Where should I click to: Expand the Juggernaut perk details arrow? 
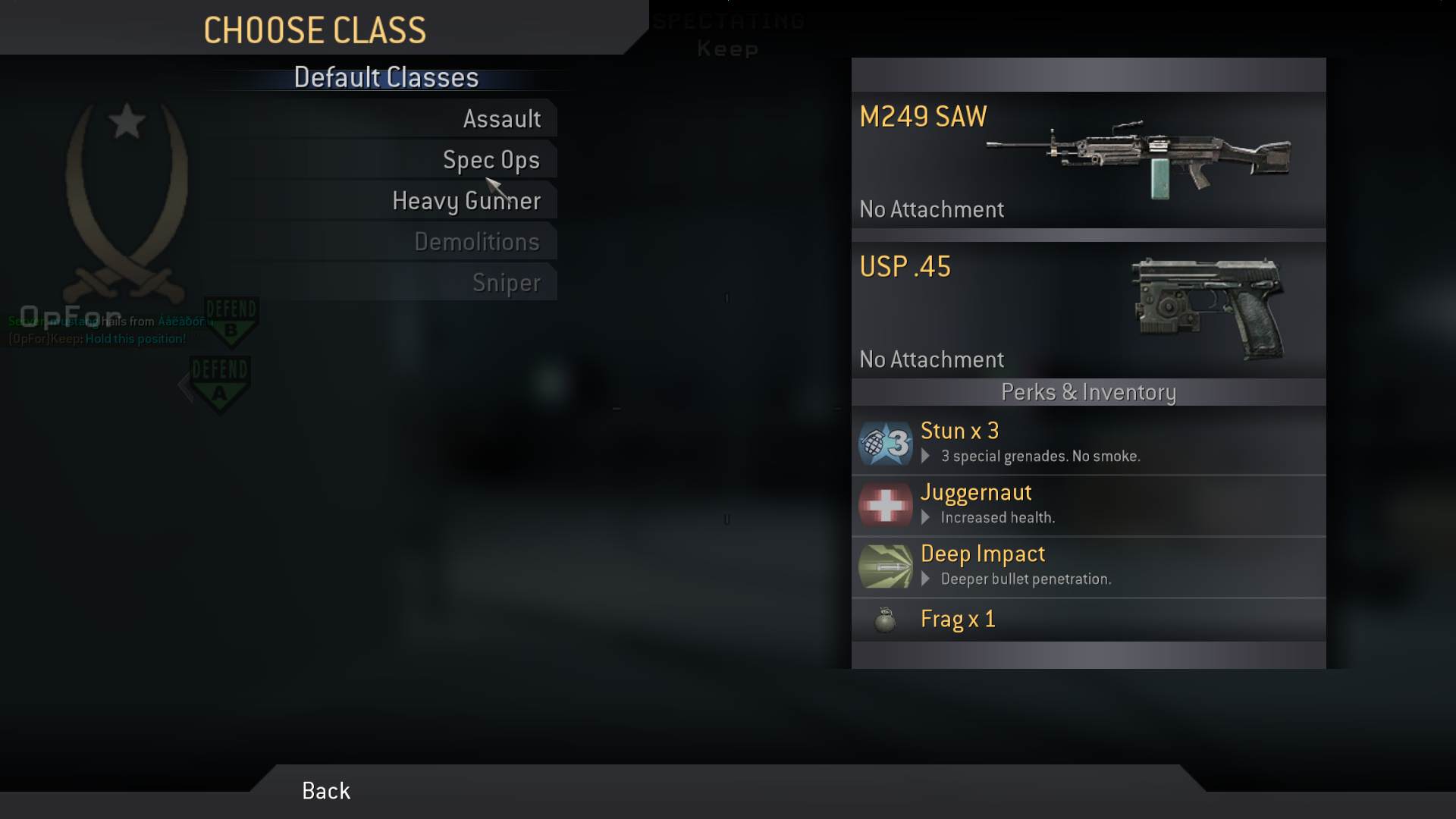[x=926, y=517]
